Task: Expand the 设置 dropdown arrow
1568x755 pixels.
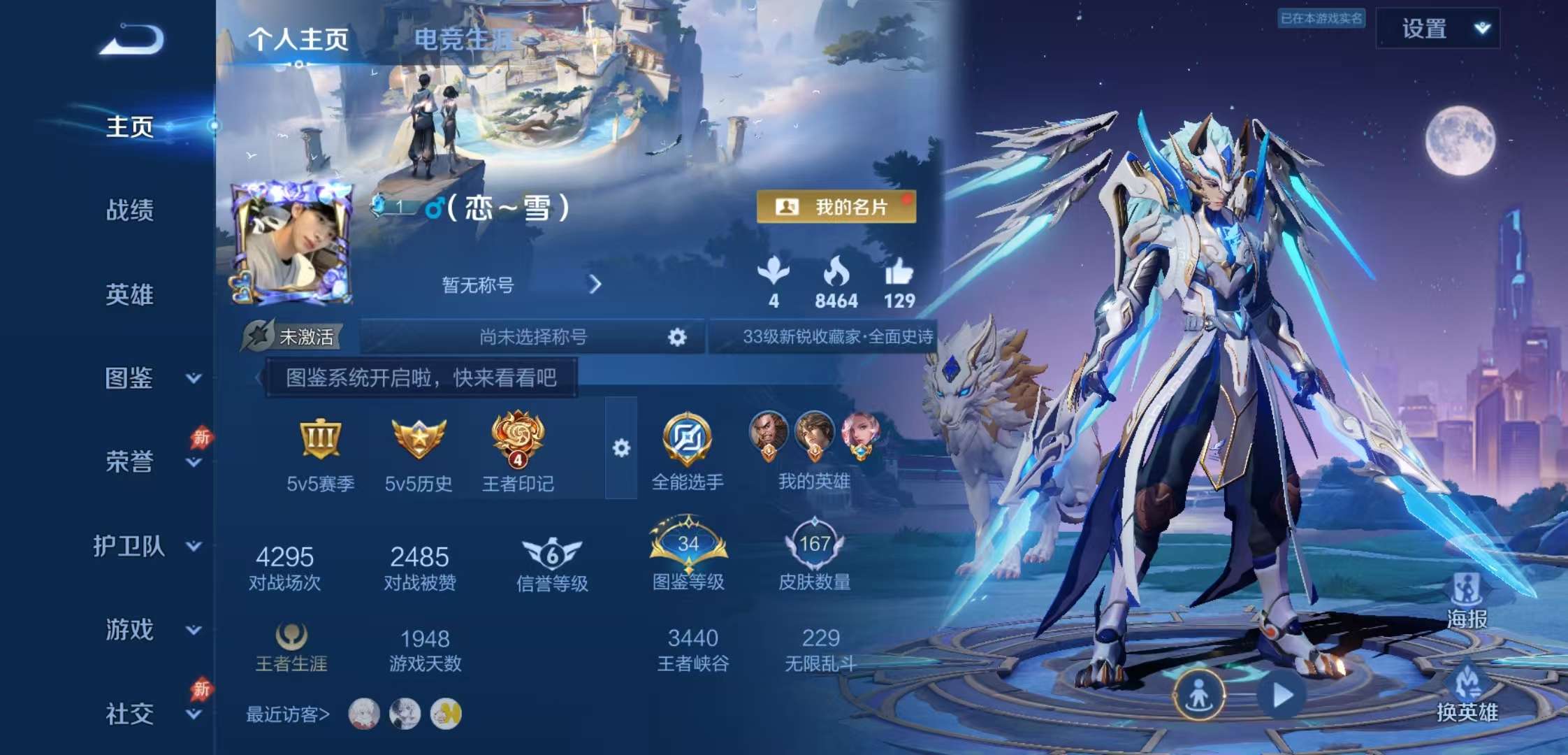Action: tap(1483, 28)
